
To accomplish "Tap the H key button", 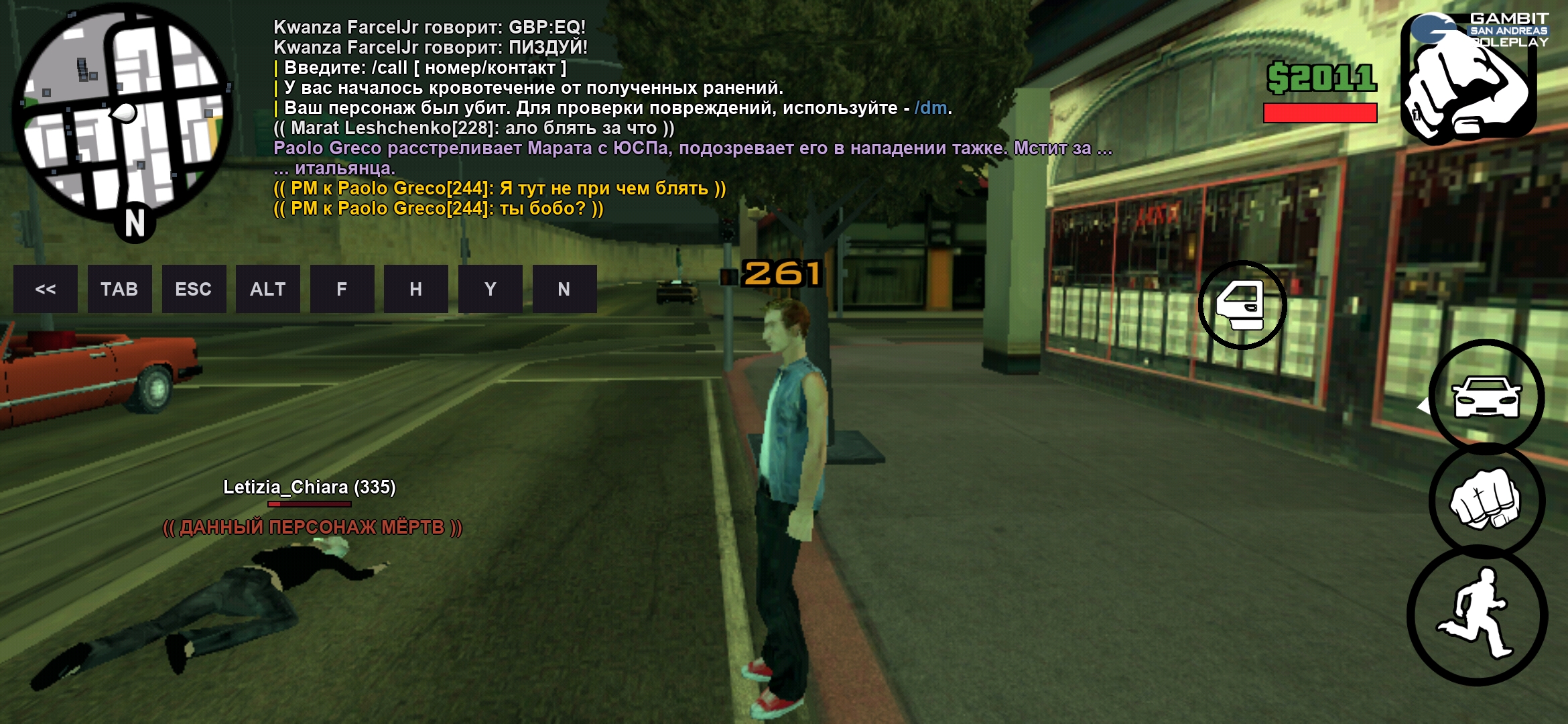I will (416, 289).
